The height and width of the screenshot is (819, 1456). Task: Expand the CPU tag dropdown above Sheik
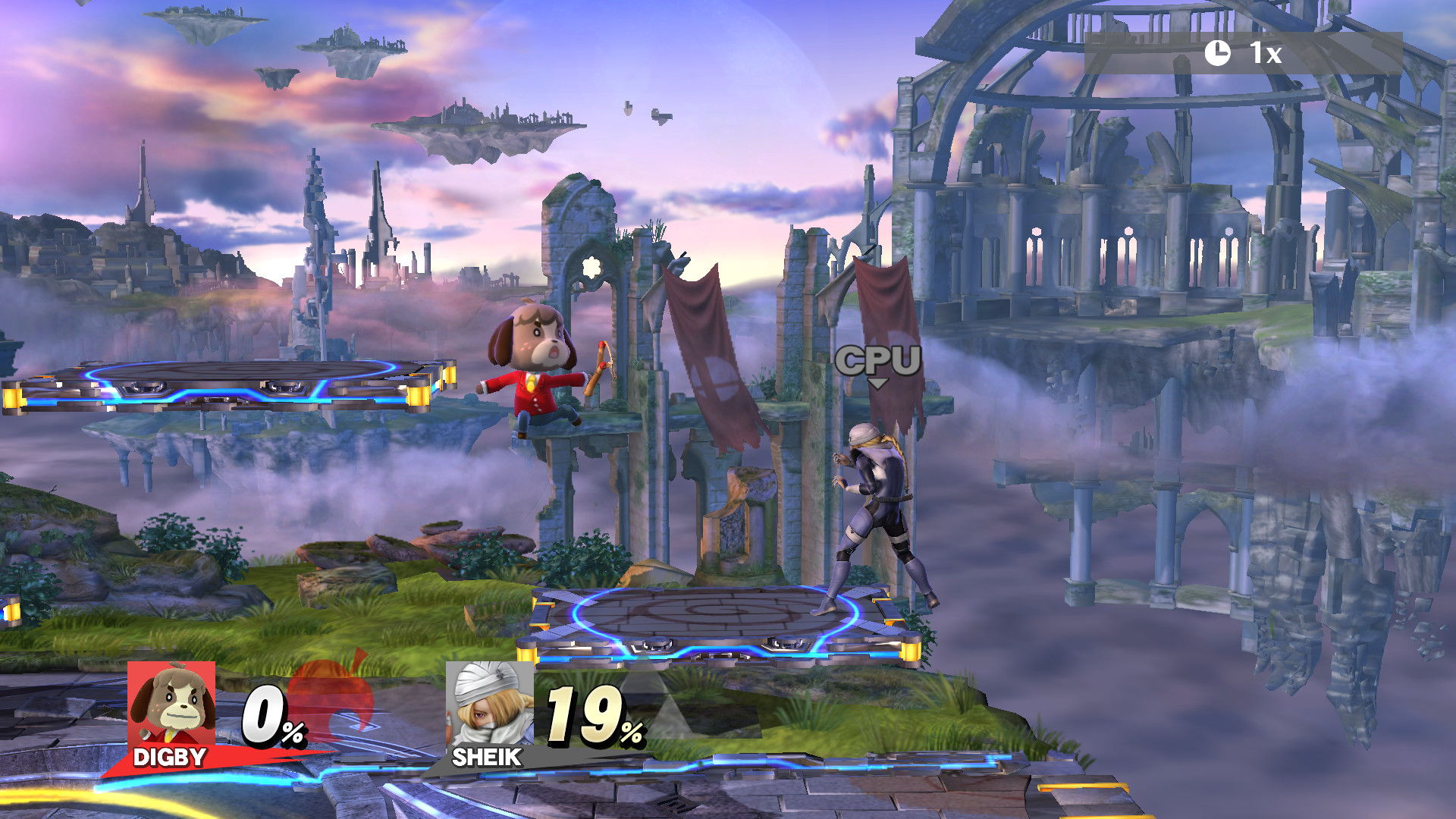click(878, 362)
